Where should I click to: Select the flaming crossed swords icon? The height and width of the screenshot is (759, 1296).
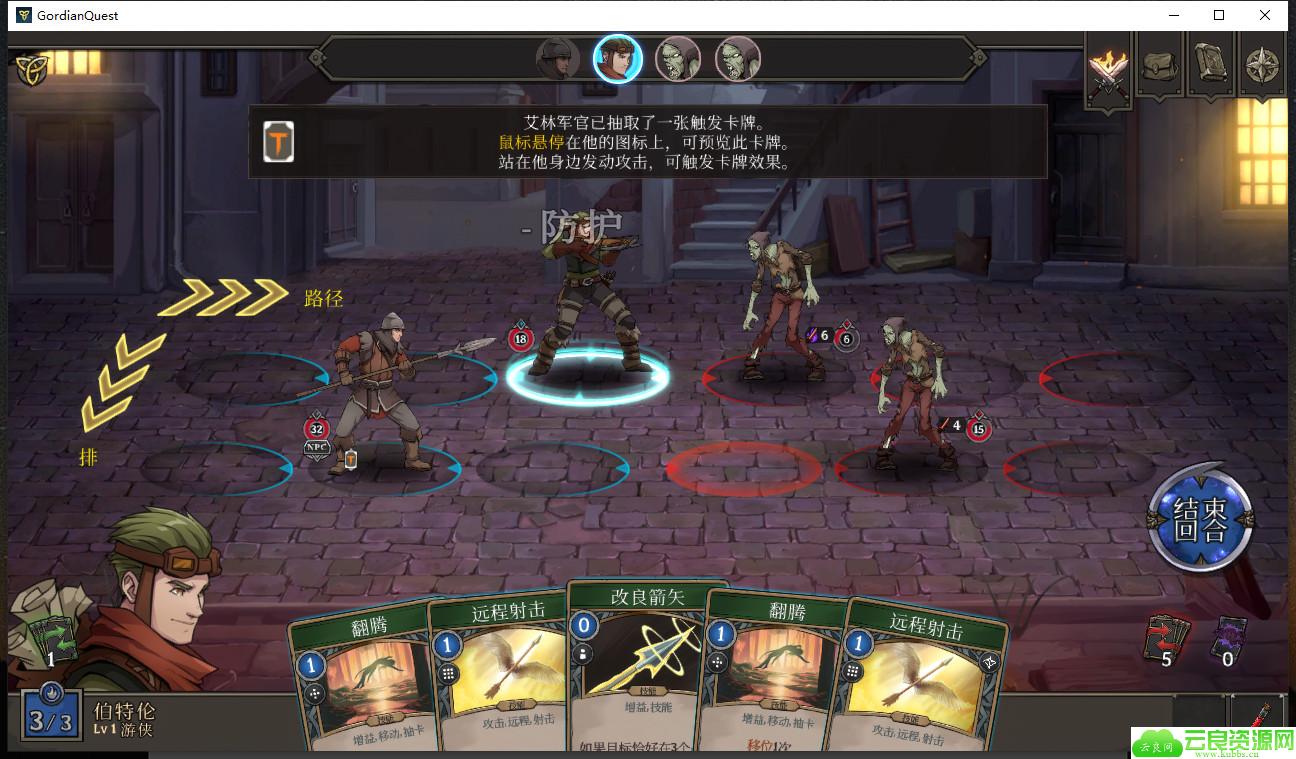click(x=1108, y=68)
